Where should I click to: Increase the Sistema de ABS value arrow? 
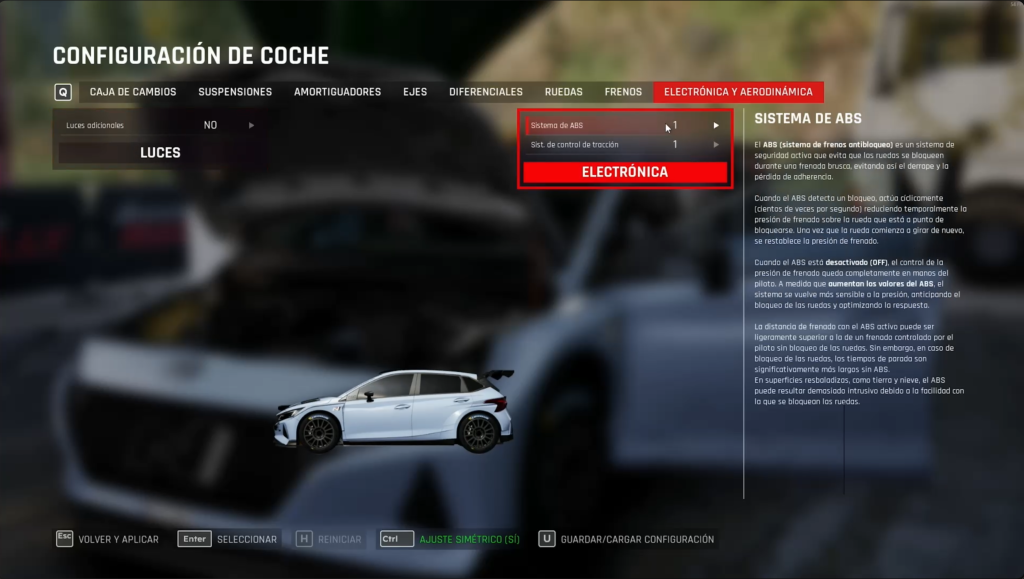716,126
